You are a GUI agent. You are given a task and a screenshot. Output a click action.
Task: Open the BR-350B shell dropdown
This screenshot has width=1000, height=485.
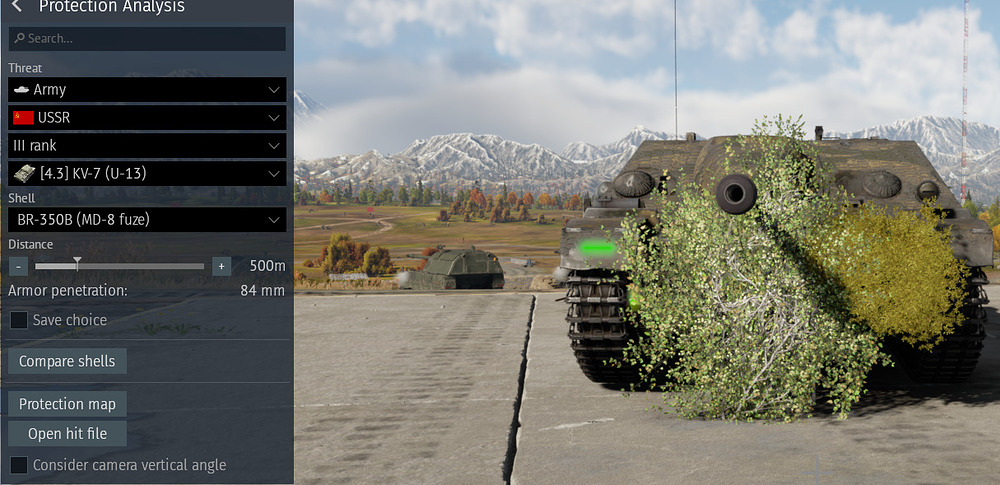coord(147,220)
